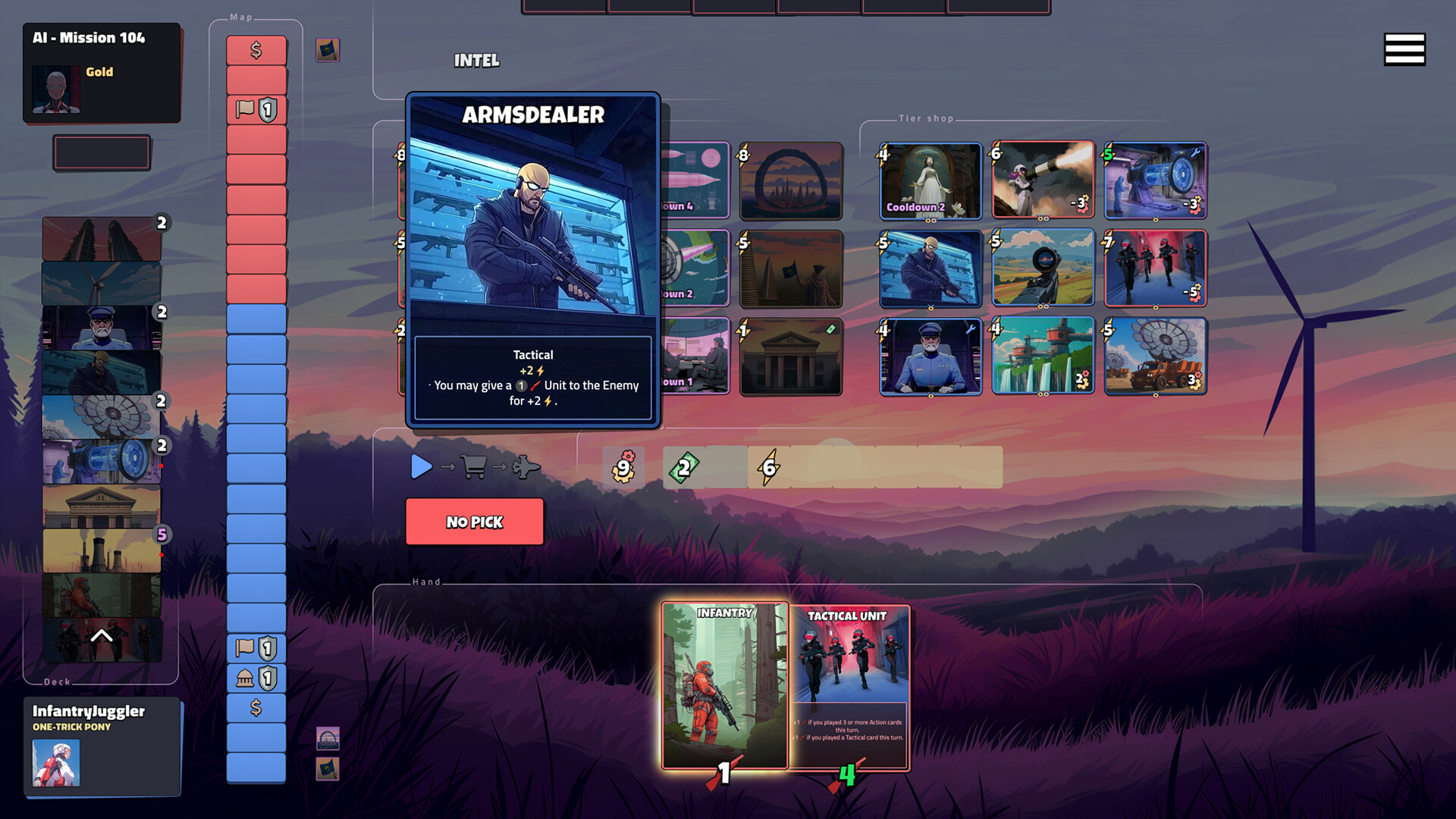
Task: Buy the Cooldown 2 card in Tier shop
Action: pos(930,180)
